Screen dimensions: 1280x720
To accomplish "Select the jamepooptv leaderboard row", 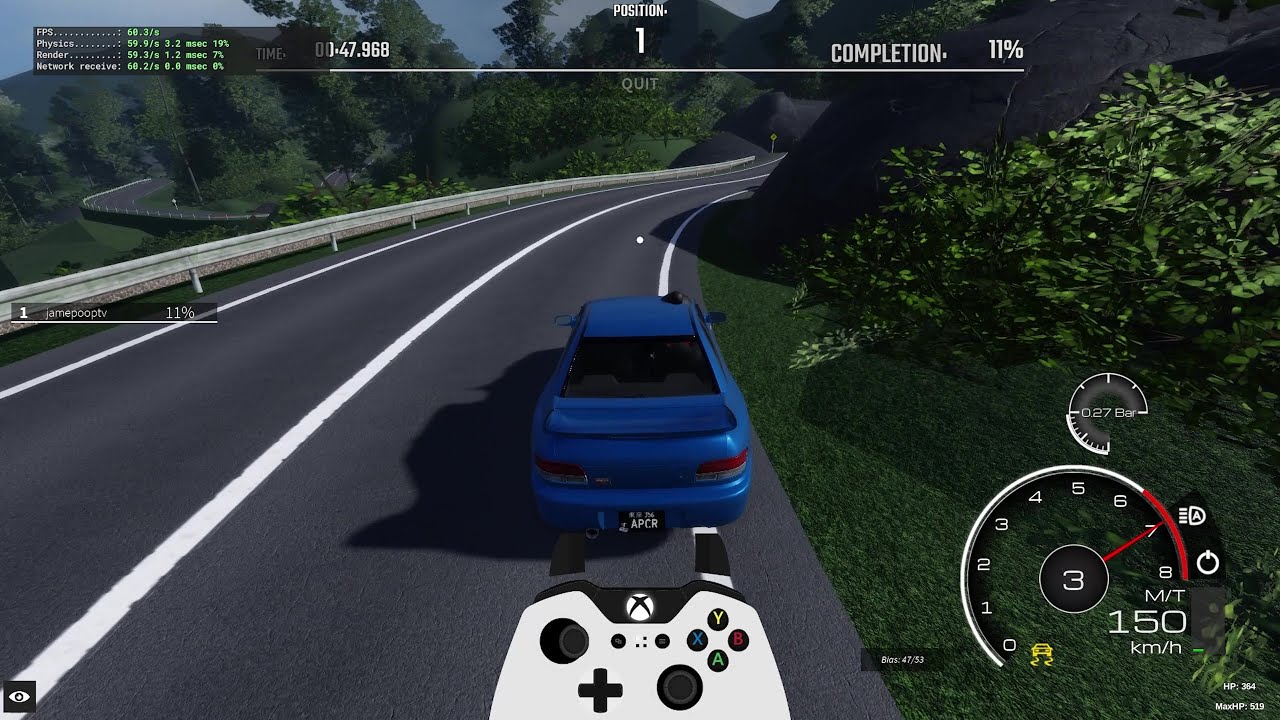I will [112, 313].
